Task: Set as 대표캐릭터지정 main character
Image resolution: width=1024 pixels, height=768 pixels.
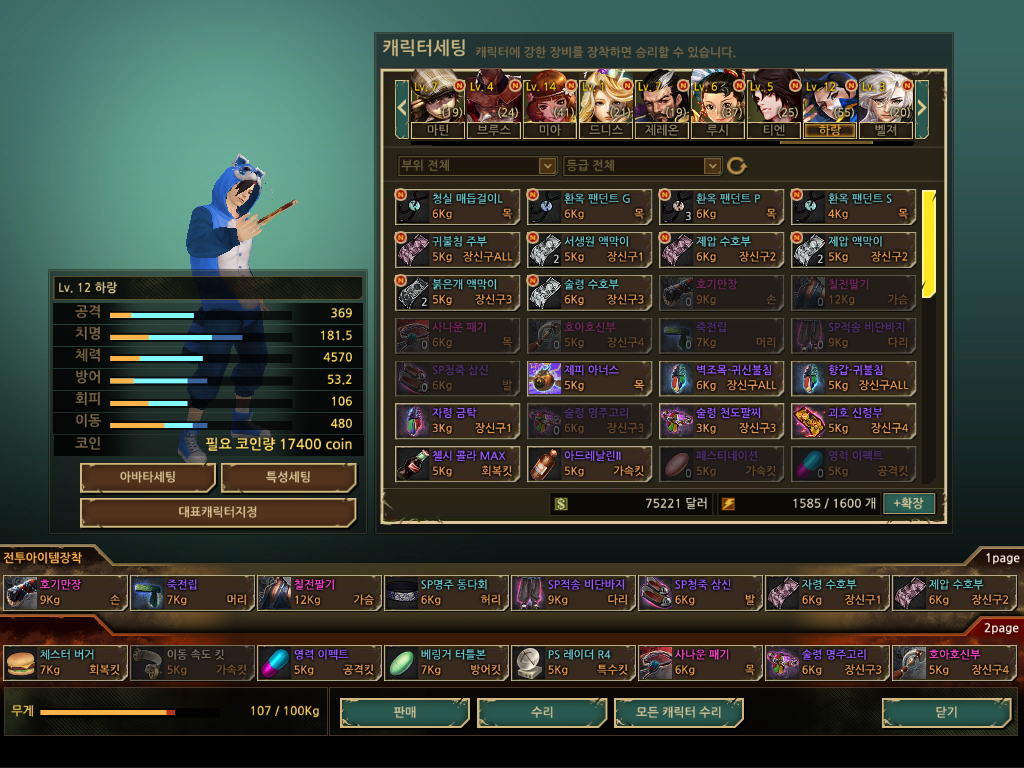Action: point(218,513)
